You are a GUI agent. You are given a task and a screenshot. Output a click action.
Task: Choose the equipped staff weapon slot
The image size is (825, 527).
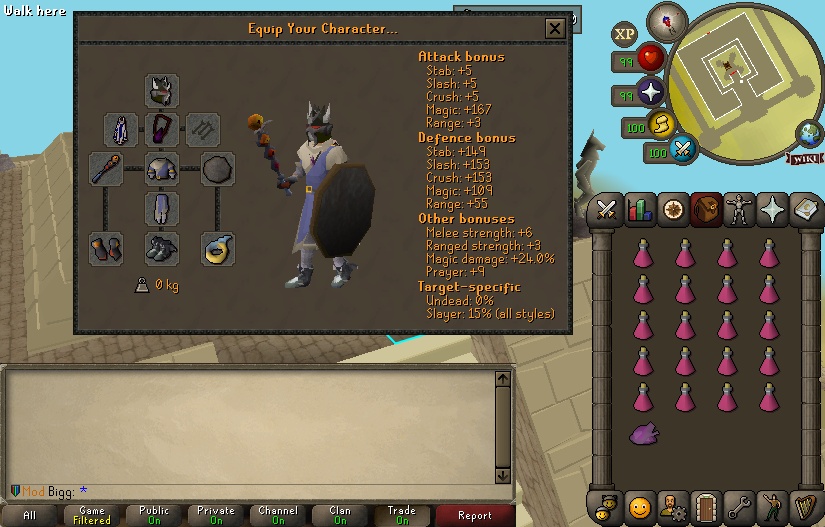click(106, 169)
